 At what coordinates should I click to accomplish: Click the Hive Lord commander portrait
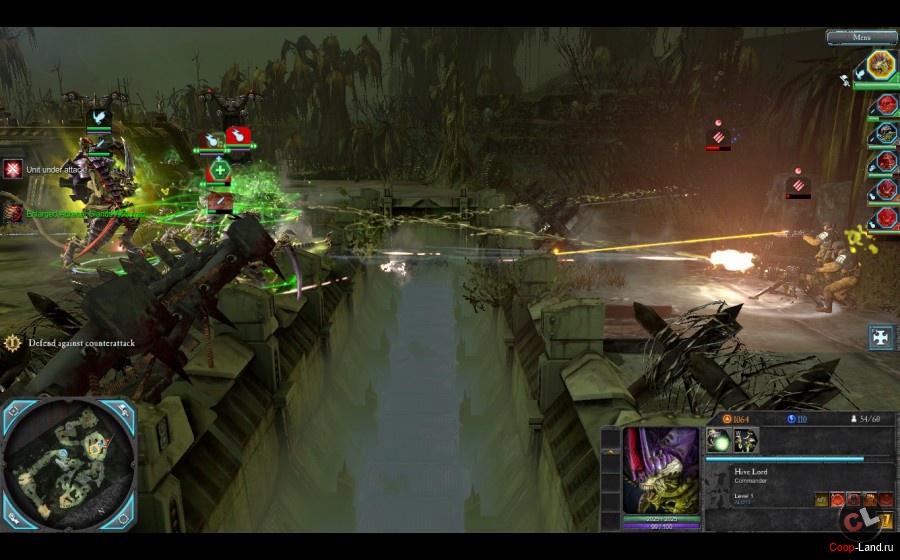(661, 470)
